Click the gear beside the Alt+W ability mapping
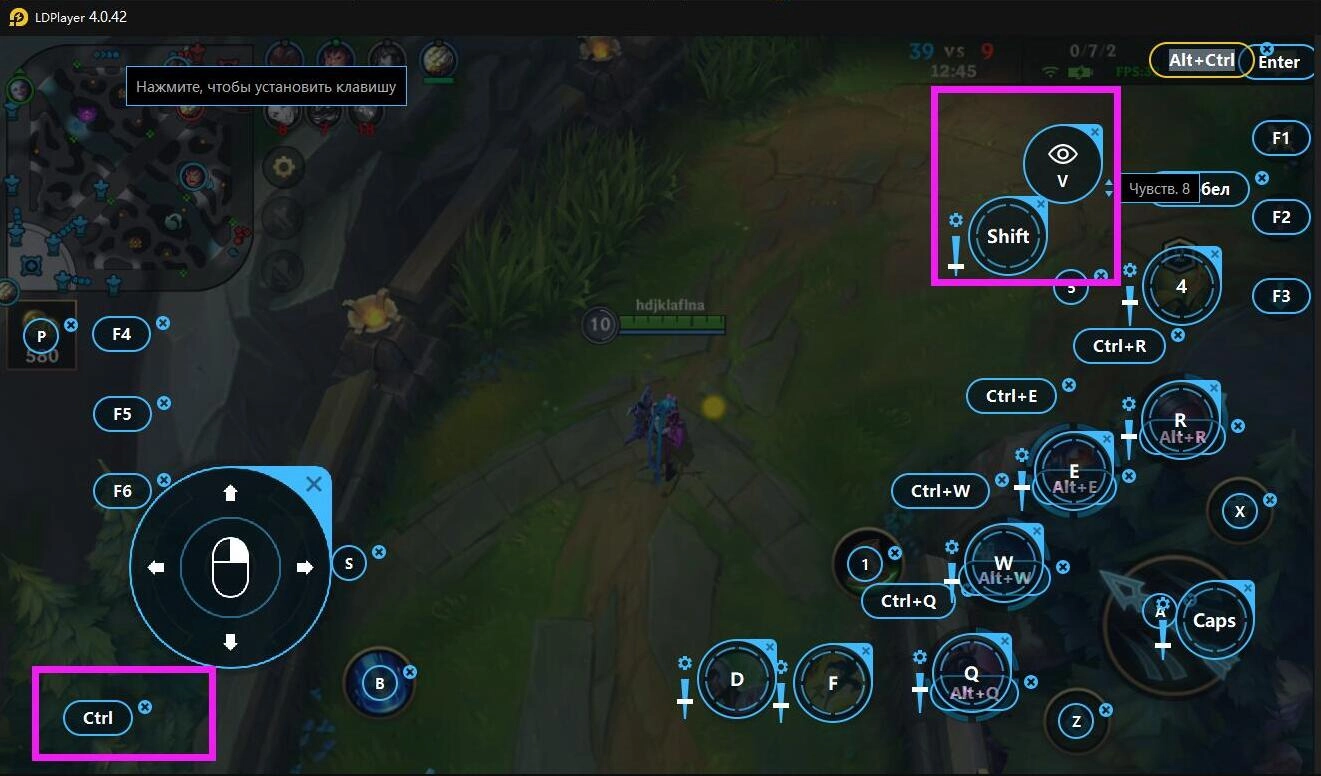1321x776 pixels. click(x=951, y=547)
